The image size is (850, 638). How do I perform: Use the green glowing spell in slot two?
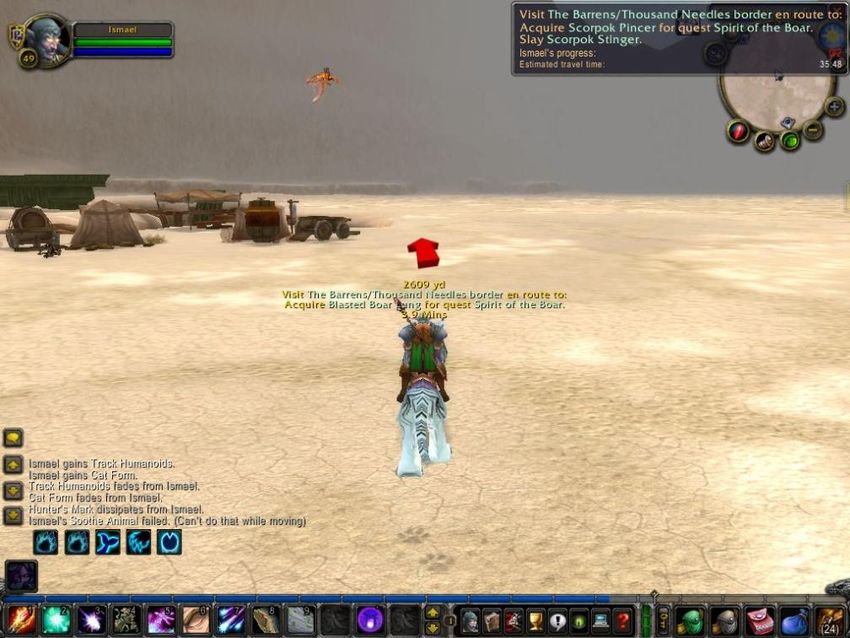(56, 619)
